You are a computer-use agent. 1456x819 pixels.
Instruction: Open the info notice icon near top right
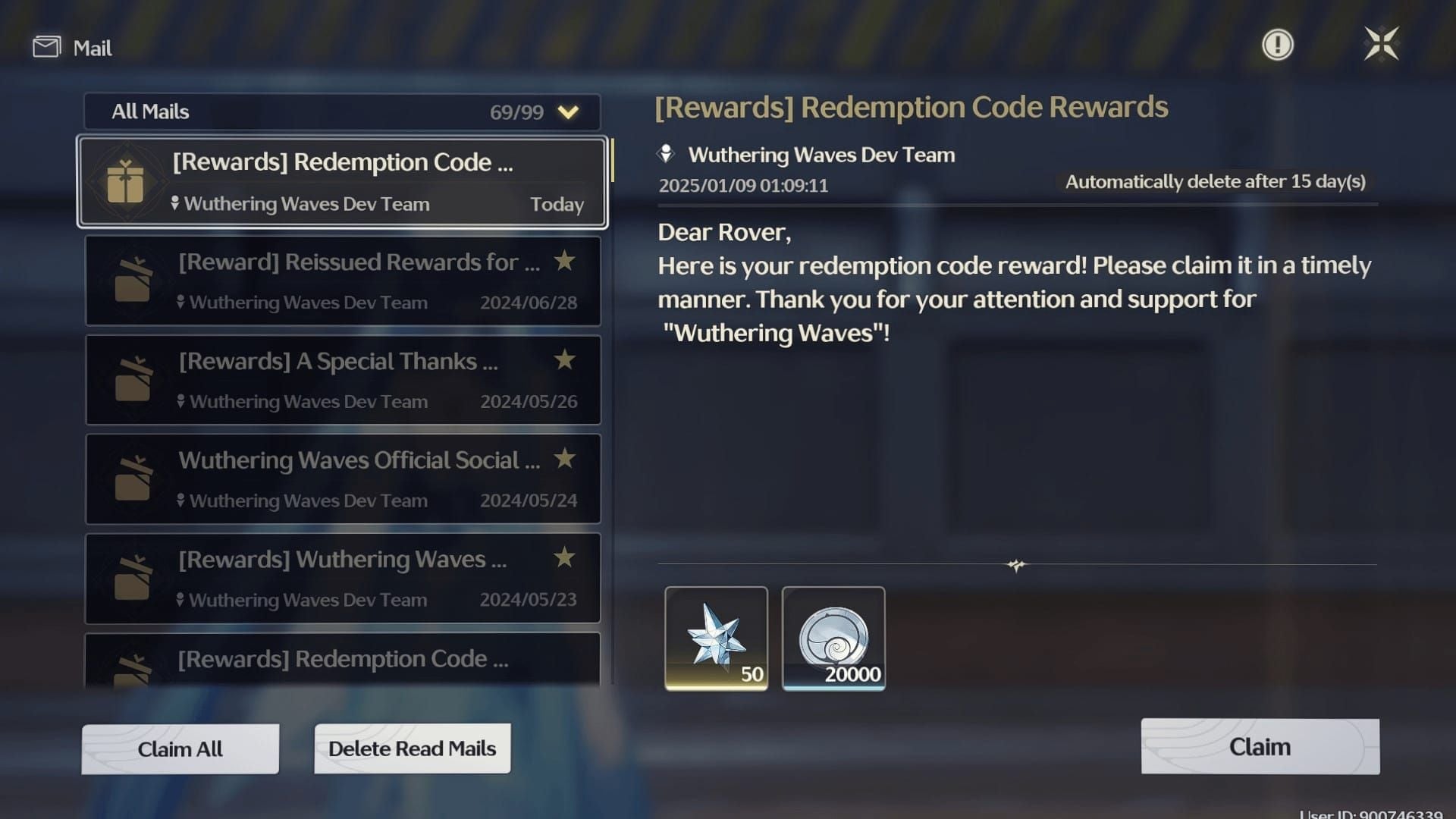pos(1277,44)
